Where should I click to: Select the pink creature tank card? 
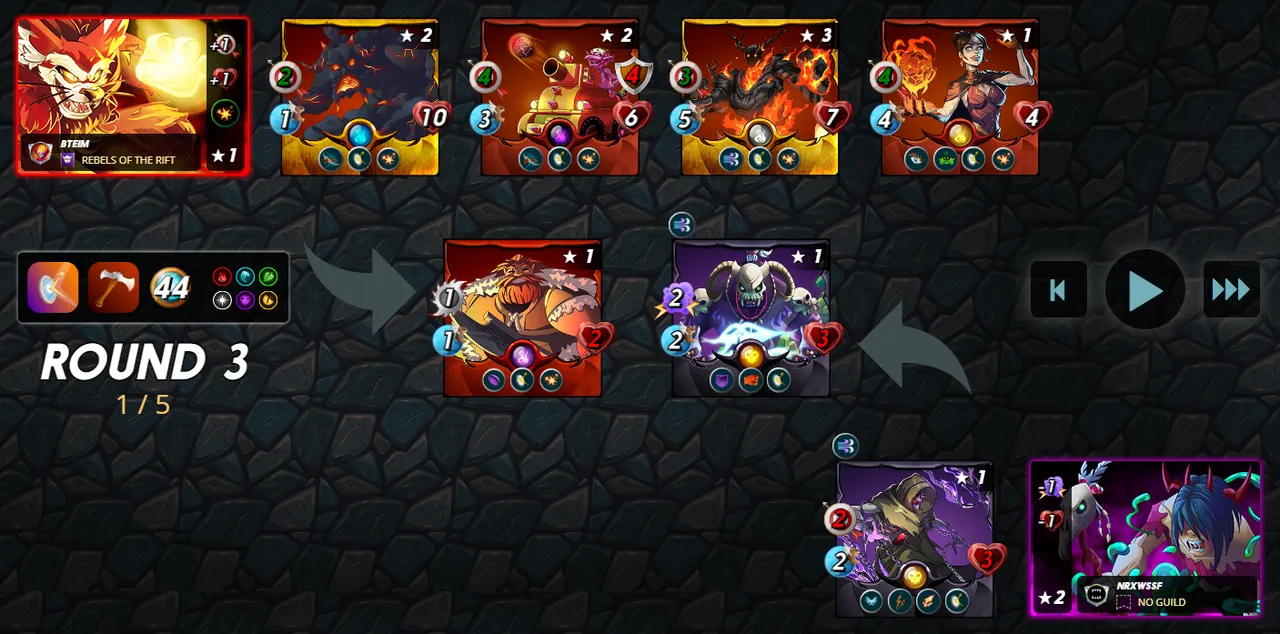click(x=560, y=96)
